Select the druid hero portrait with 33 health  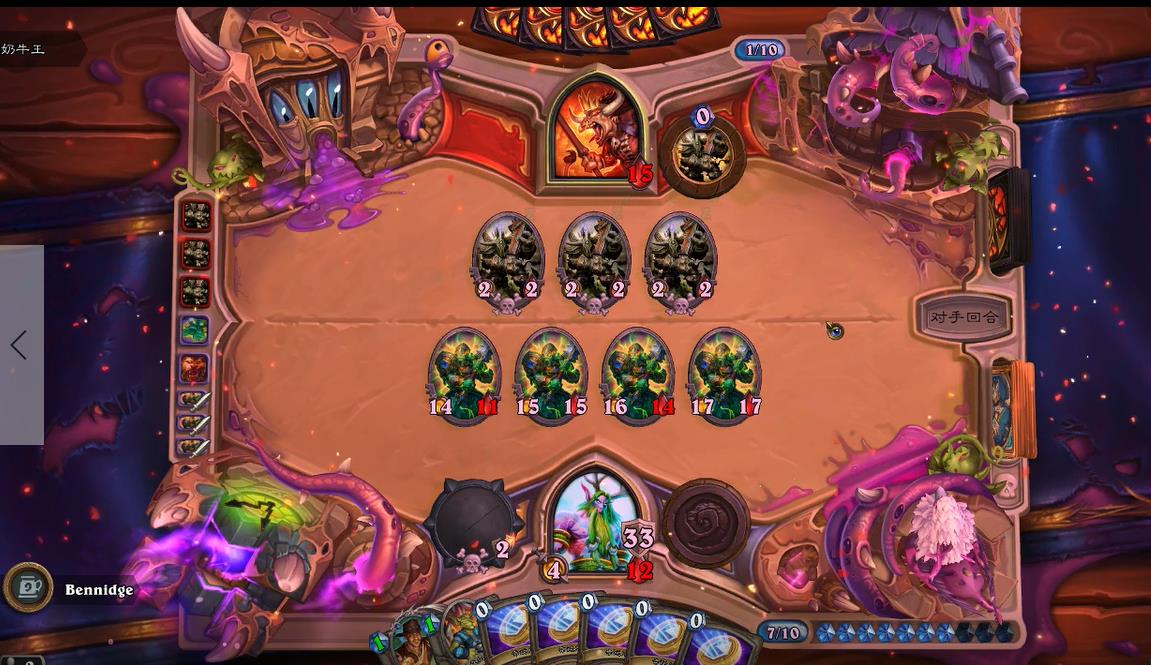(596, 522)
